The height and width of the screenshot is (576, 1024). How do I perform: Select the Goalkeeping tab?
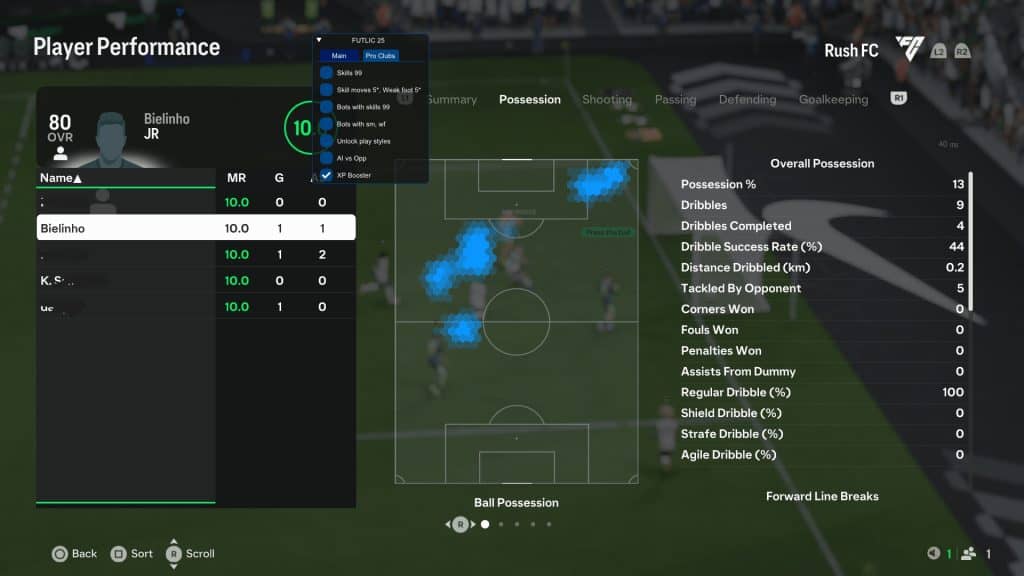pos(833,100)
